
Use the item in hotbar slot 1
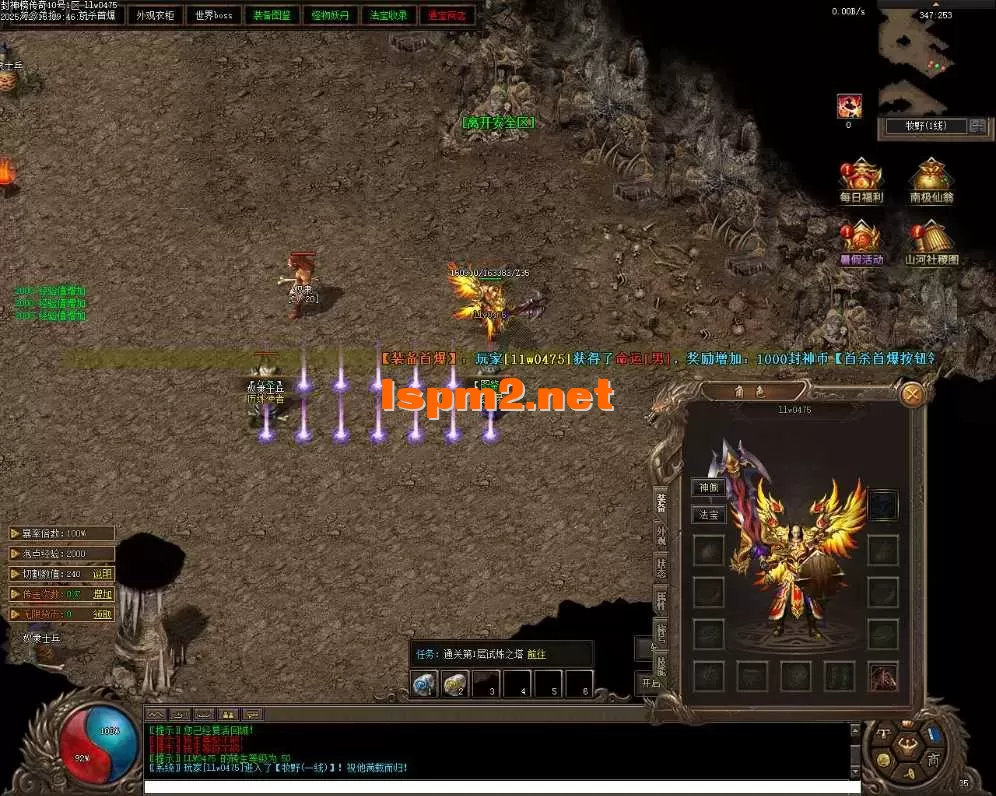click(424, 684)
